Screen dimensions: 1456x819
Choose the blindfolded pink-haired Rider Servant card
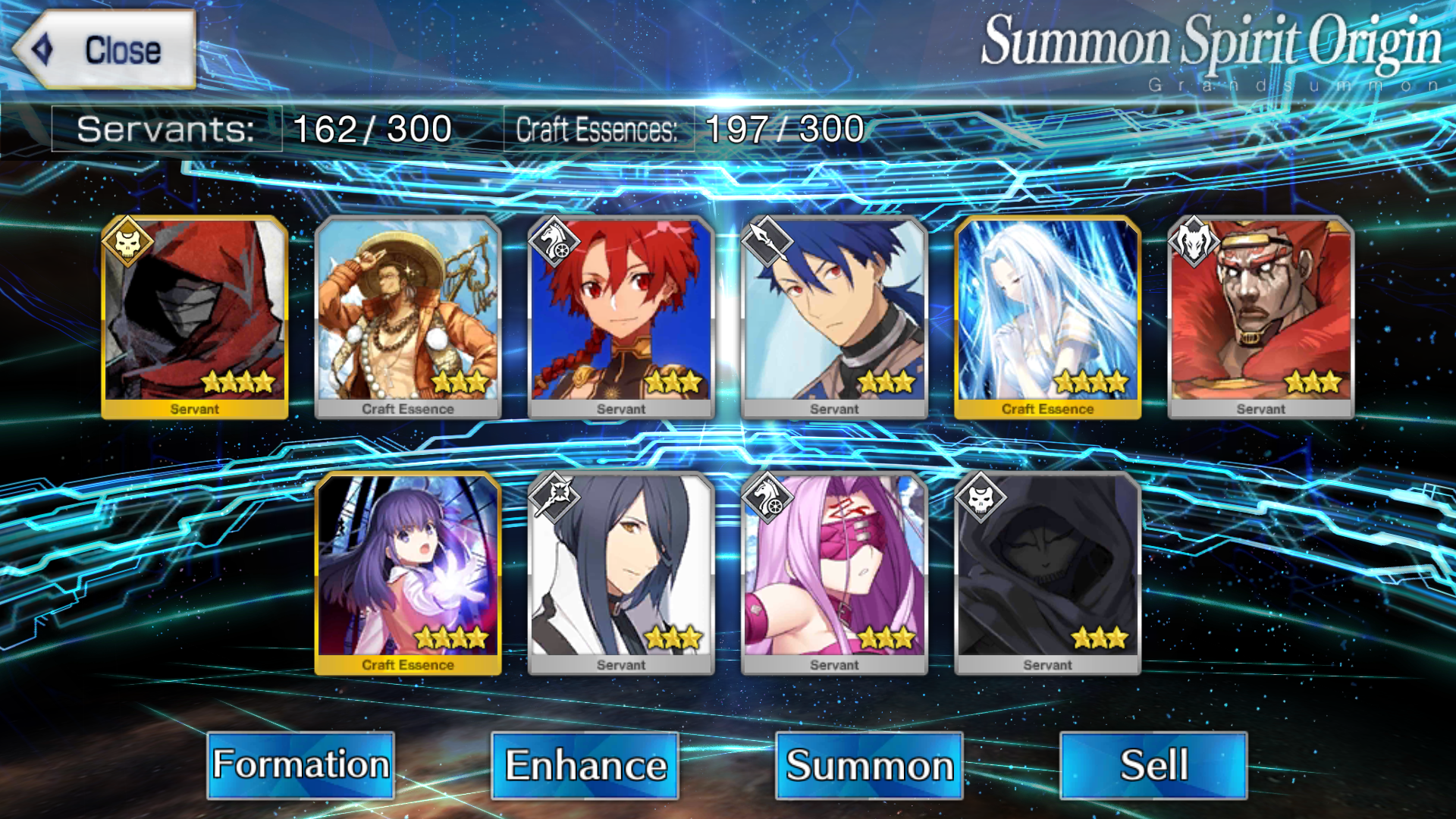[834, 573]
